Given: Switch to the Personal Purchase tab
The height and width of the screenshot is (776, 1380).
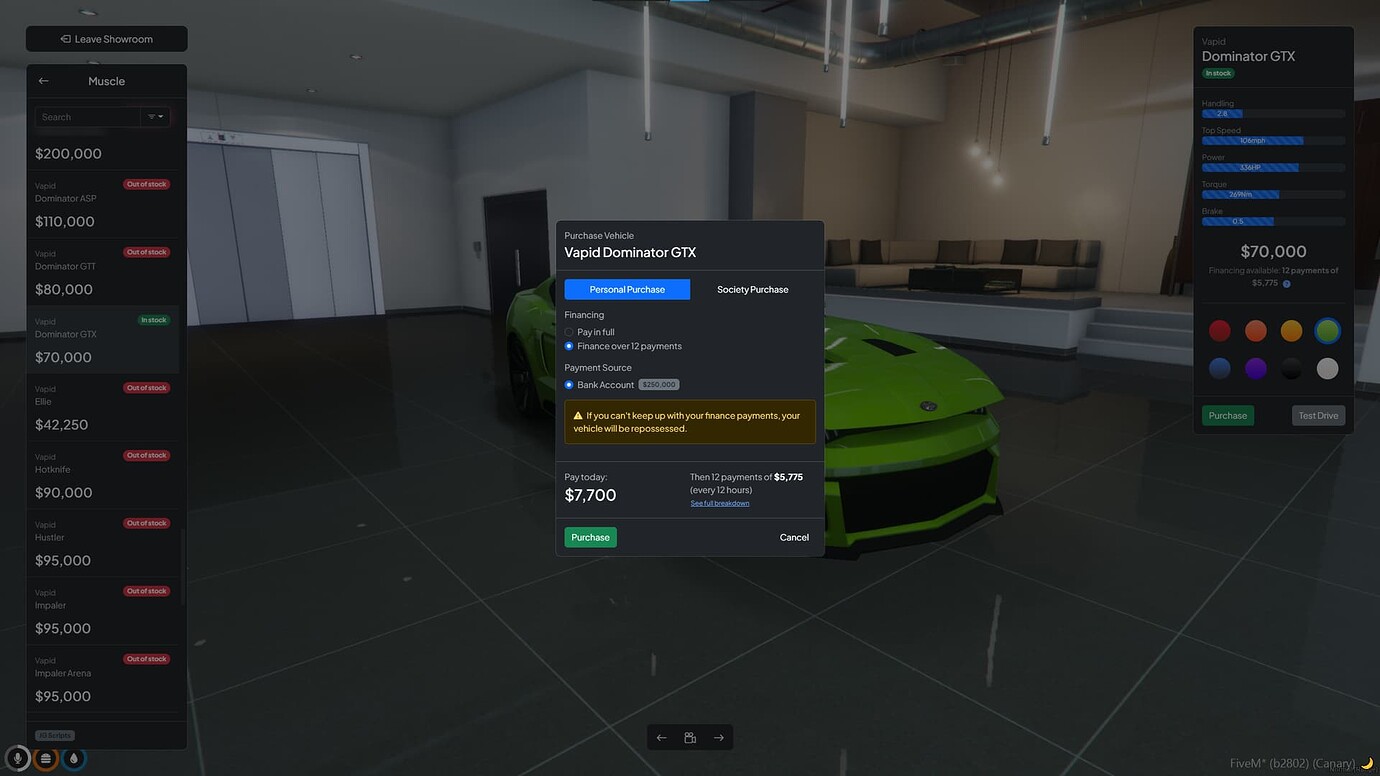Looking at the screenshot, I should 626,289.
